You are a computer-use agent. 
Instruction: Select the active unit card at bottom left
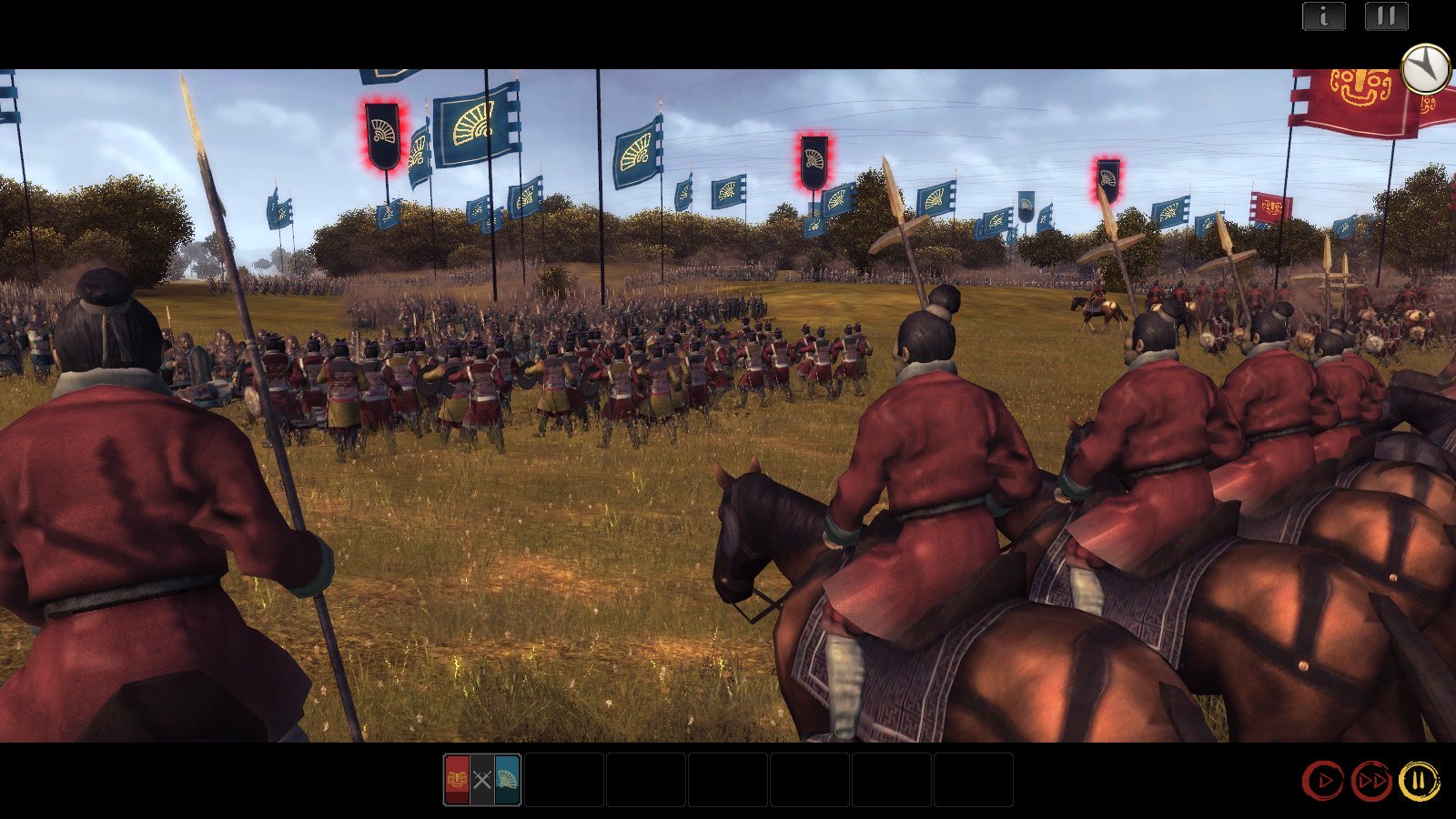tap(480, 779)
